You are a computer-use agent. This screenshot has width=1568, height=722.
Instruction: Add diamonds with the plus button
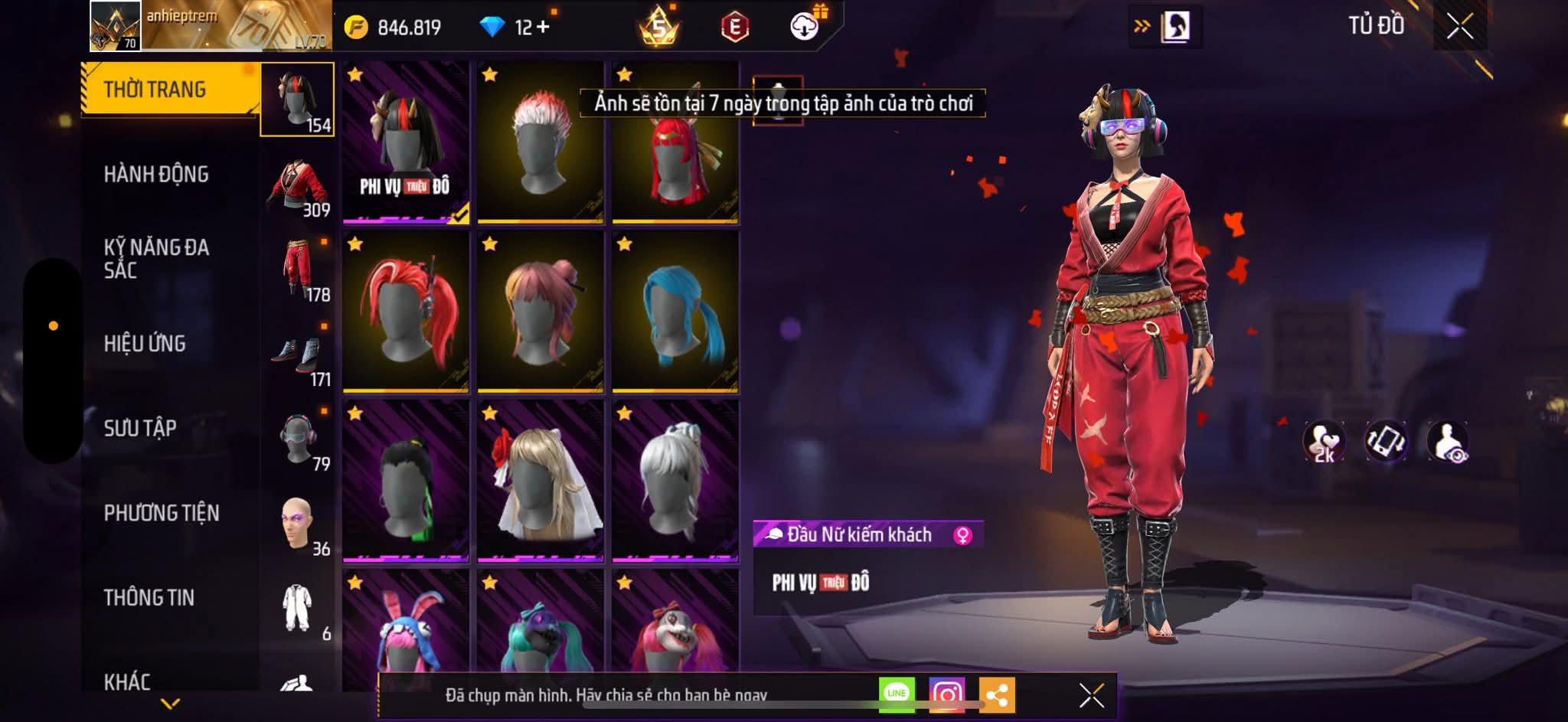pos(543,28)
